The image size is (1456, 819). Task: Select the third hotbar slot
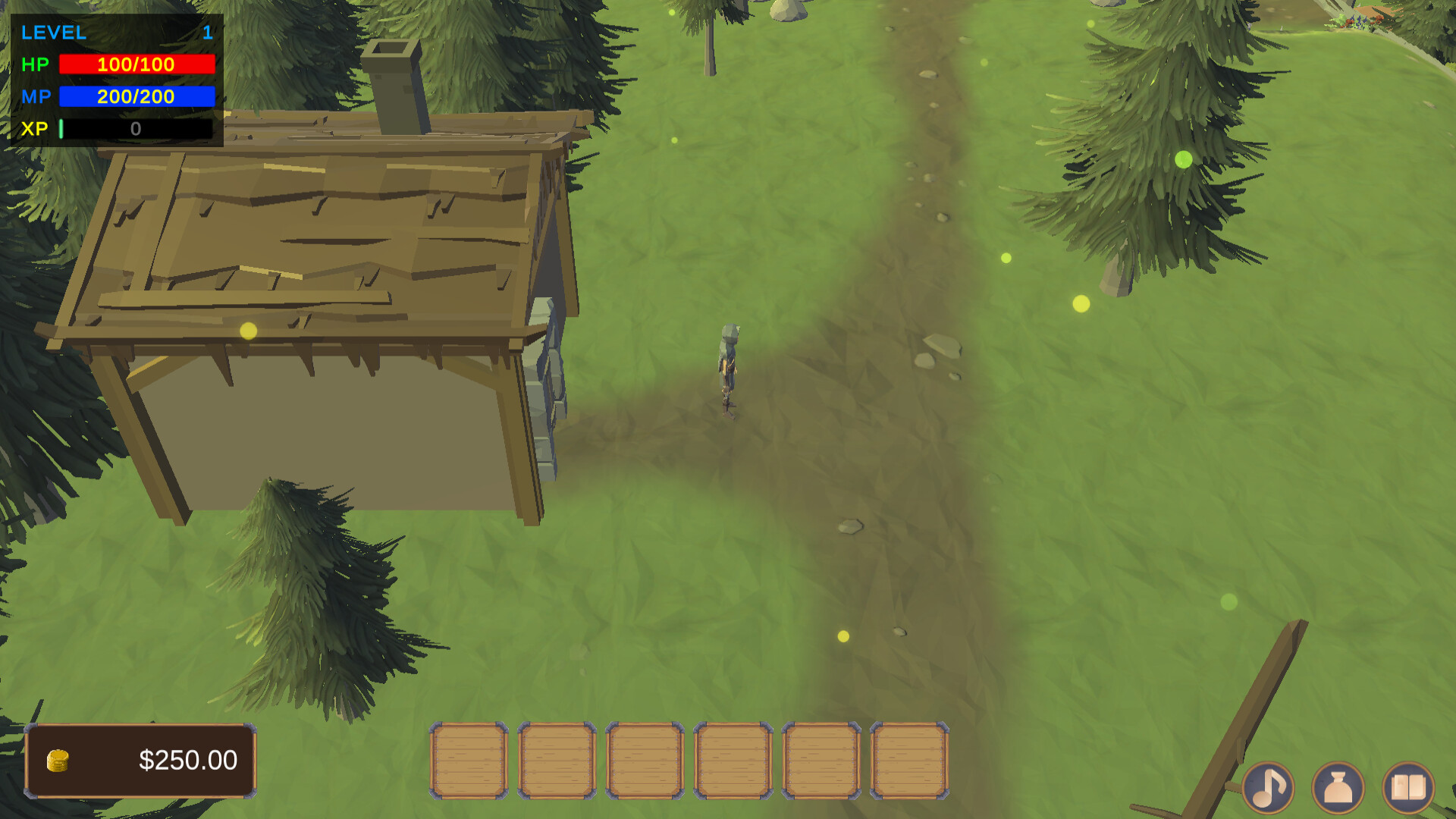644,760
